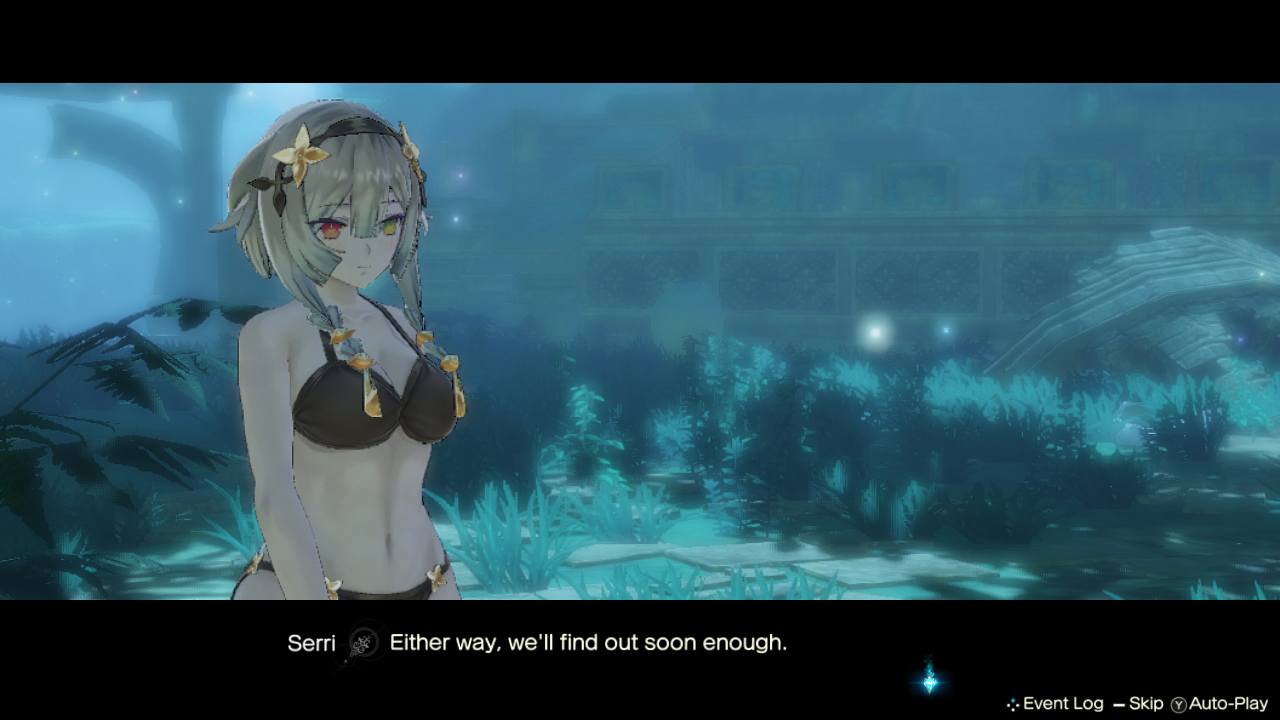This screenshot has height=720, width=1280.
Task: Click the Auto-Play button prompt icon
Action: pyautogui.click(x=1178, y=704)
